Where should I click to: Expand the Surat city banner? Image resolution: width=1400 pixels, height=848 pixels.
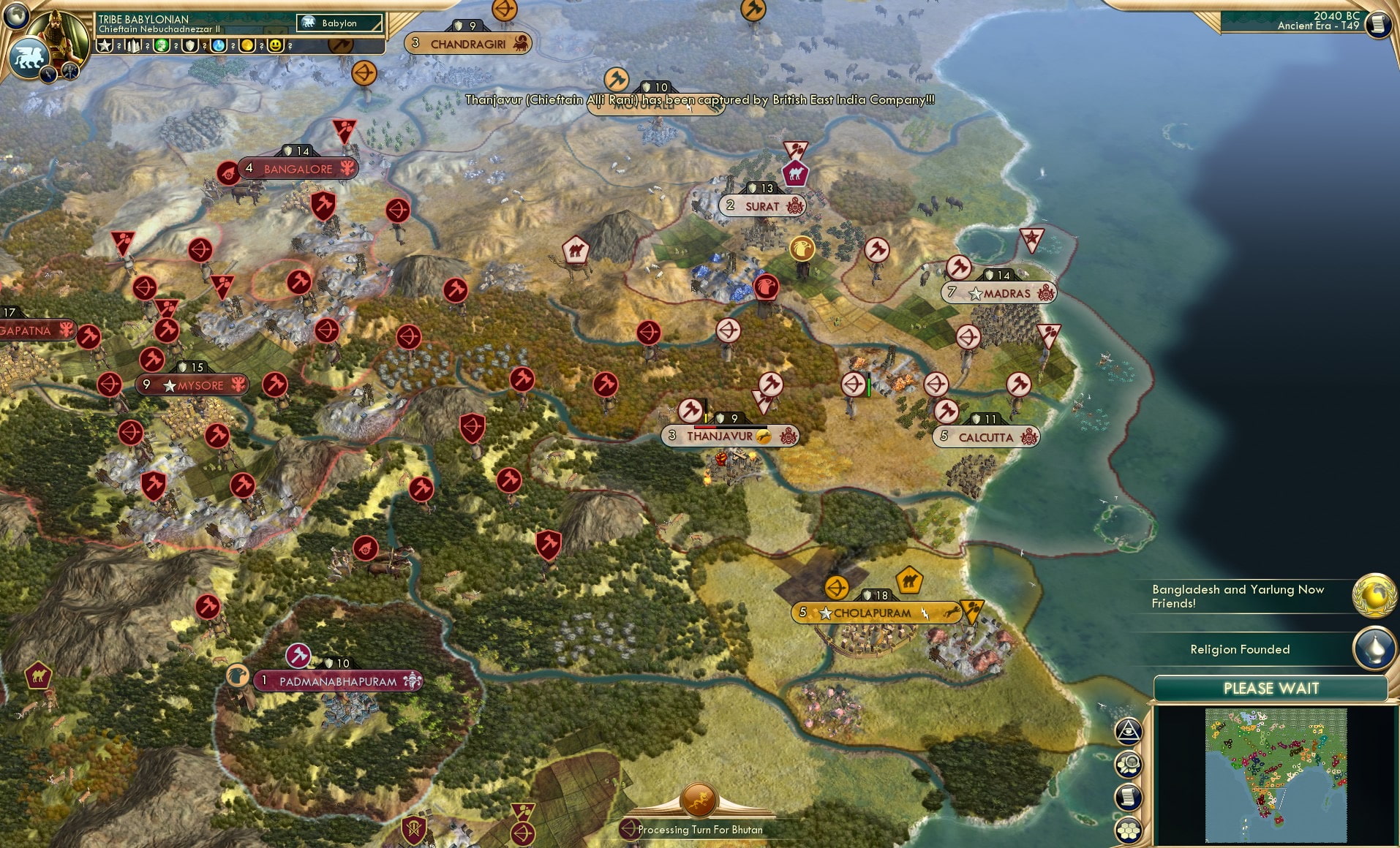click(761, 205)
